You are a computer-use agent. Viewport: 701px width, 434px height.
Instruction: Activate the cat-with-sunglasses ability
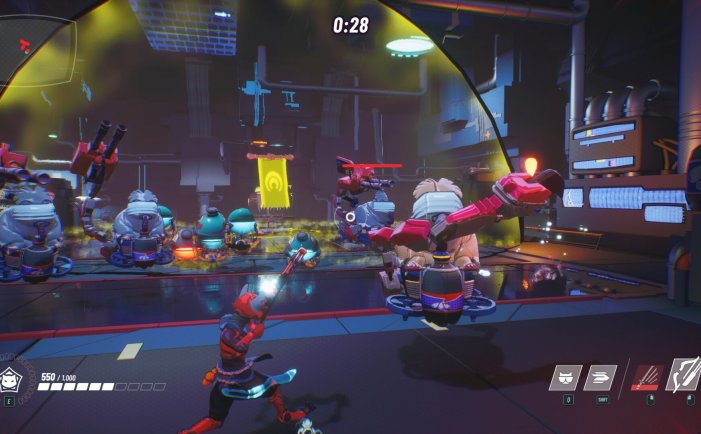(566, 378)
